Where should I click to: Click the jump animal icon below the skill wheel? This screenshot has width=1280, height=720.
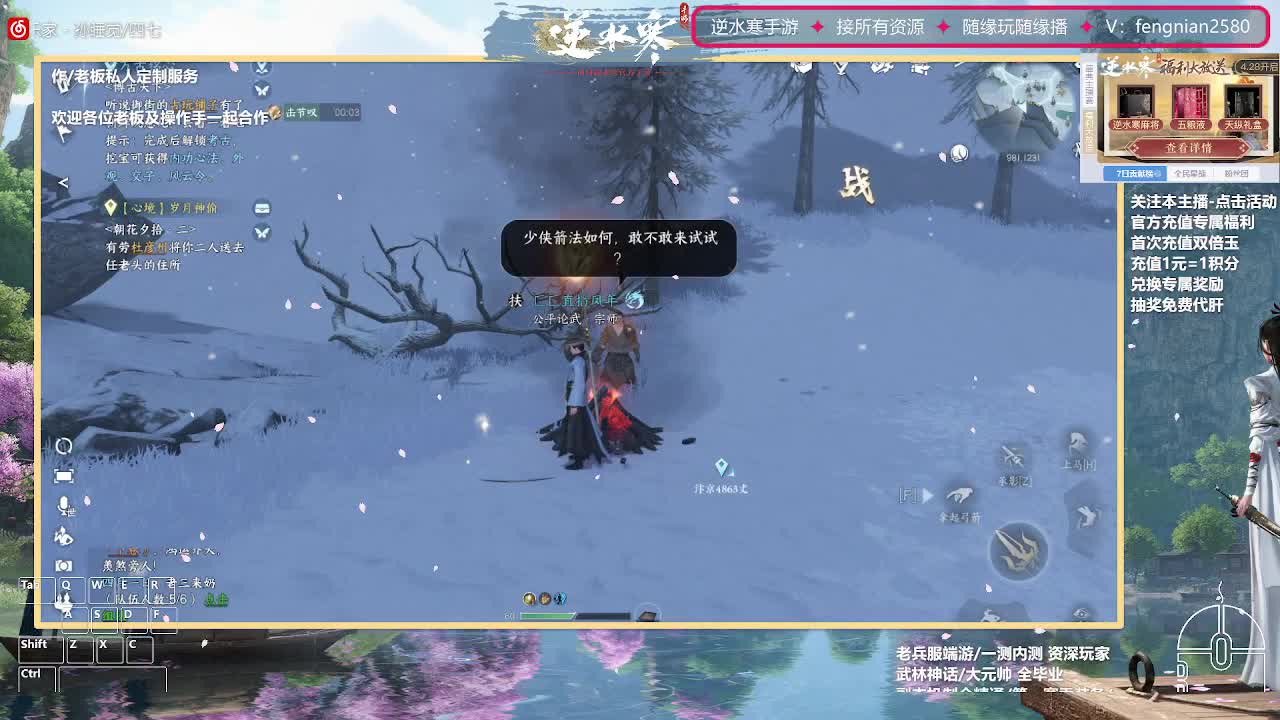(x=990, y=615)
